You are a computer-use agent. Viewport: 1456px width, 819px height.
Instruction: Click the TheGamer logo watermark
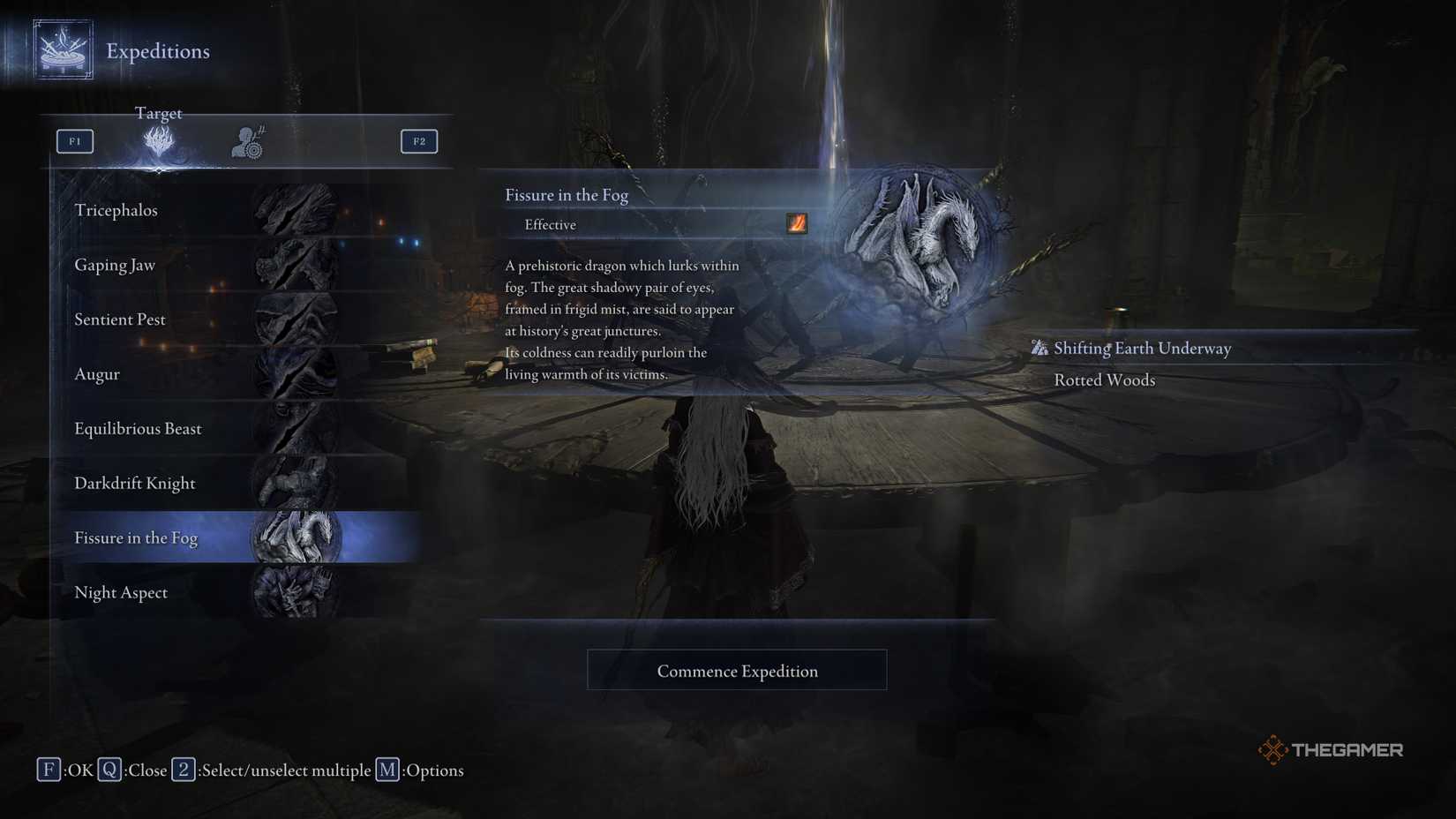pyautogui.click(x=1332, y=748)
